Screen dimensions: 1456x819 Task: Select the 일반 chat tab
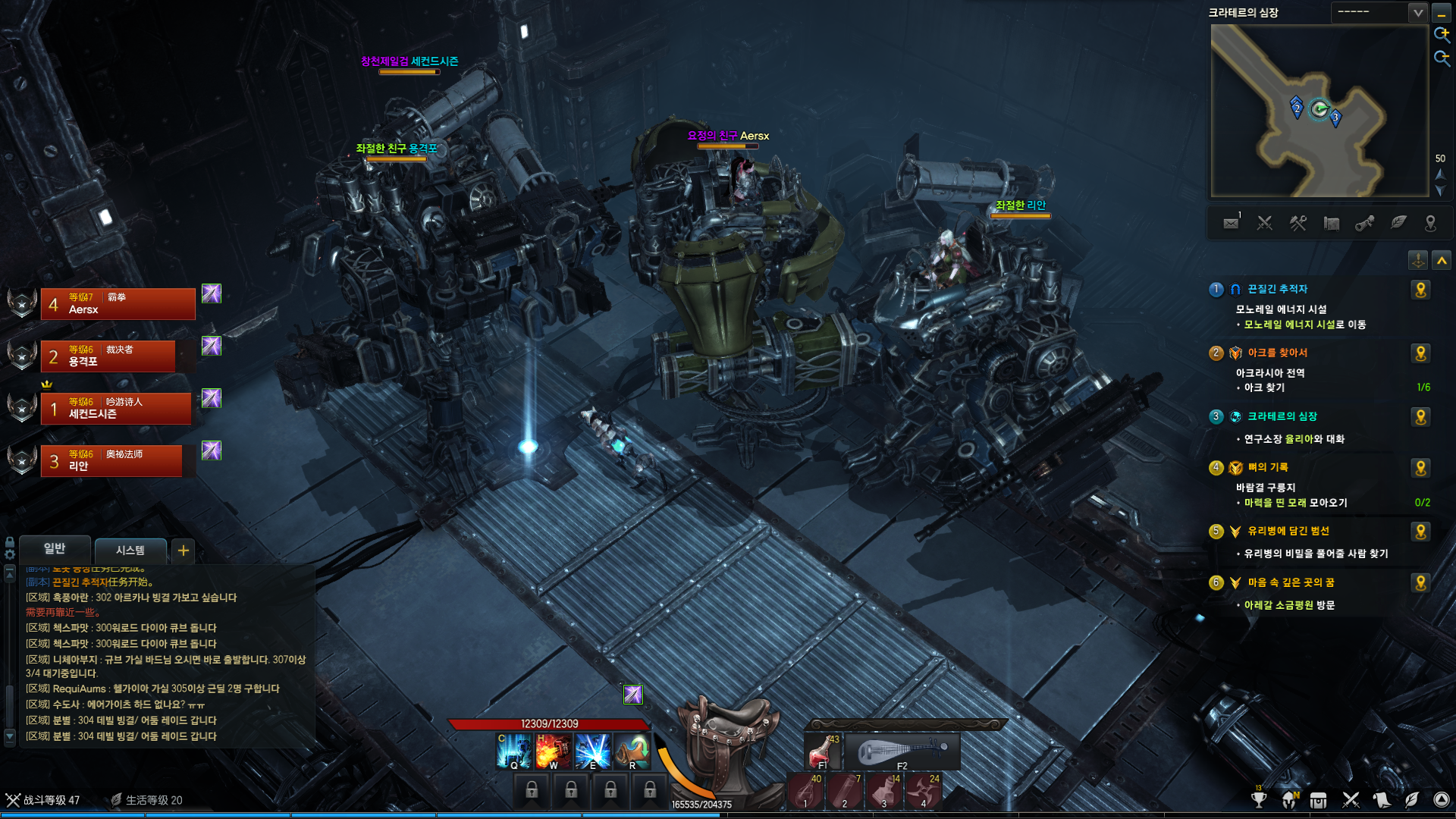coord(55,548)
